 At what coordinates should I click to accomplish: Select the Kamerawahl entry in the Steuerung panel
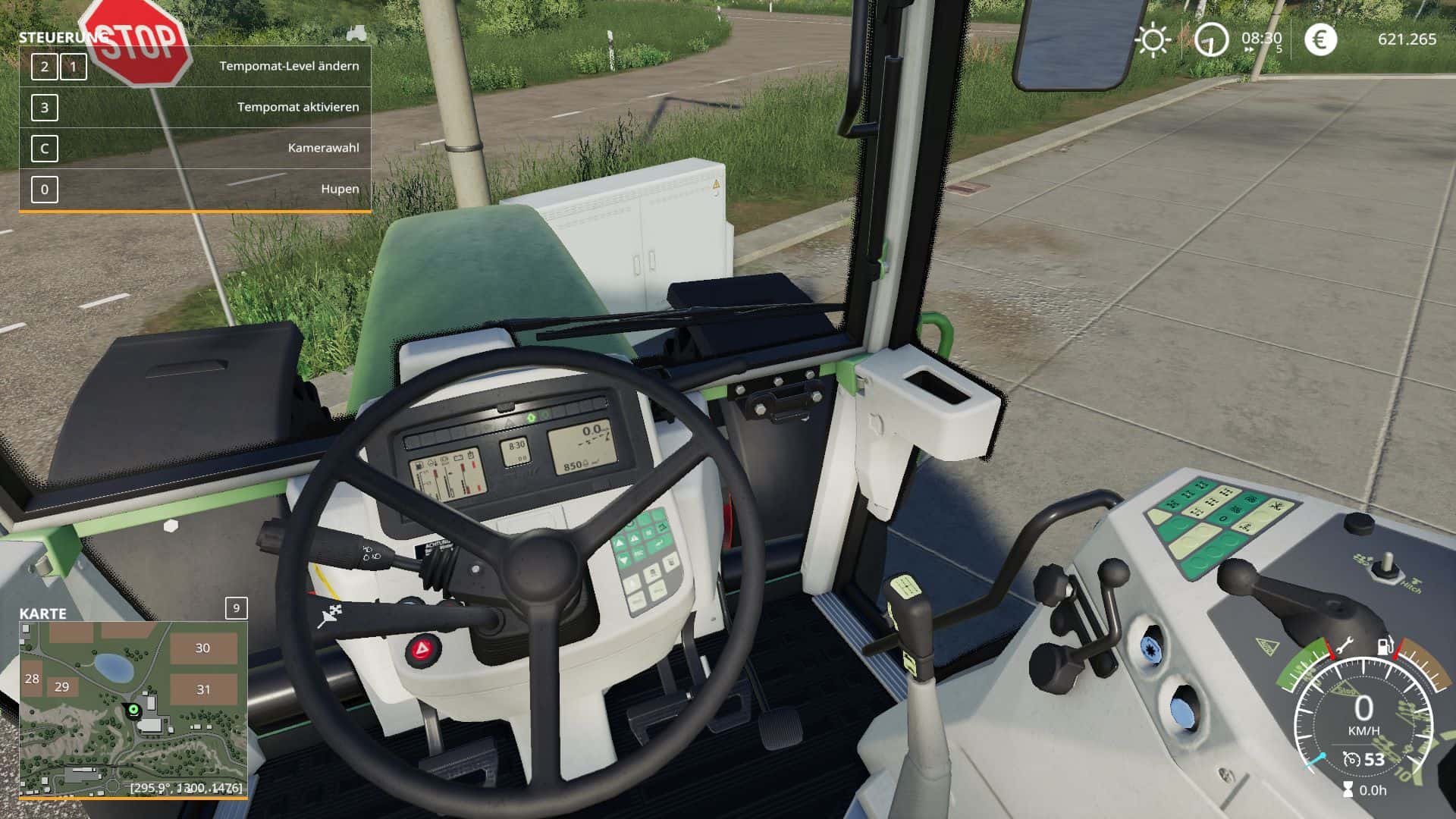coord(323,148)
